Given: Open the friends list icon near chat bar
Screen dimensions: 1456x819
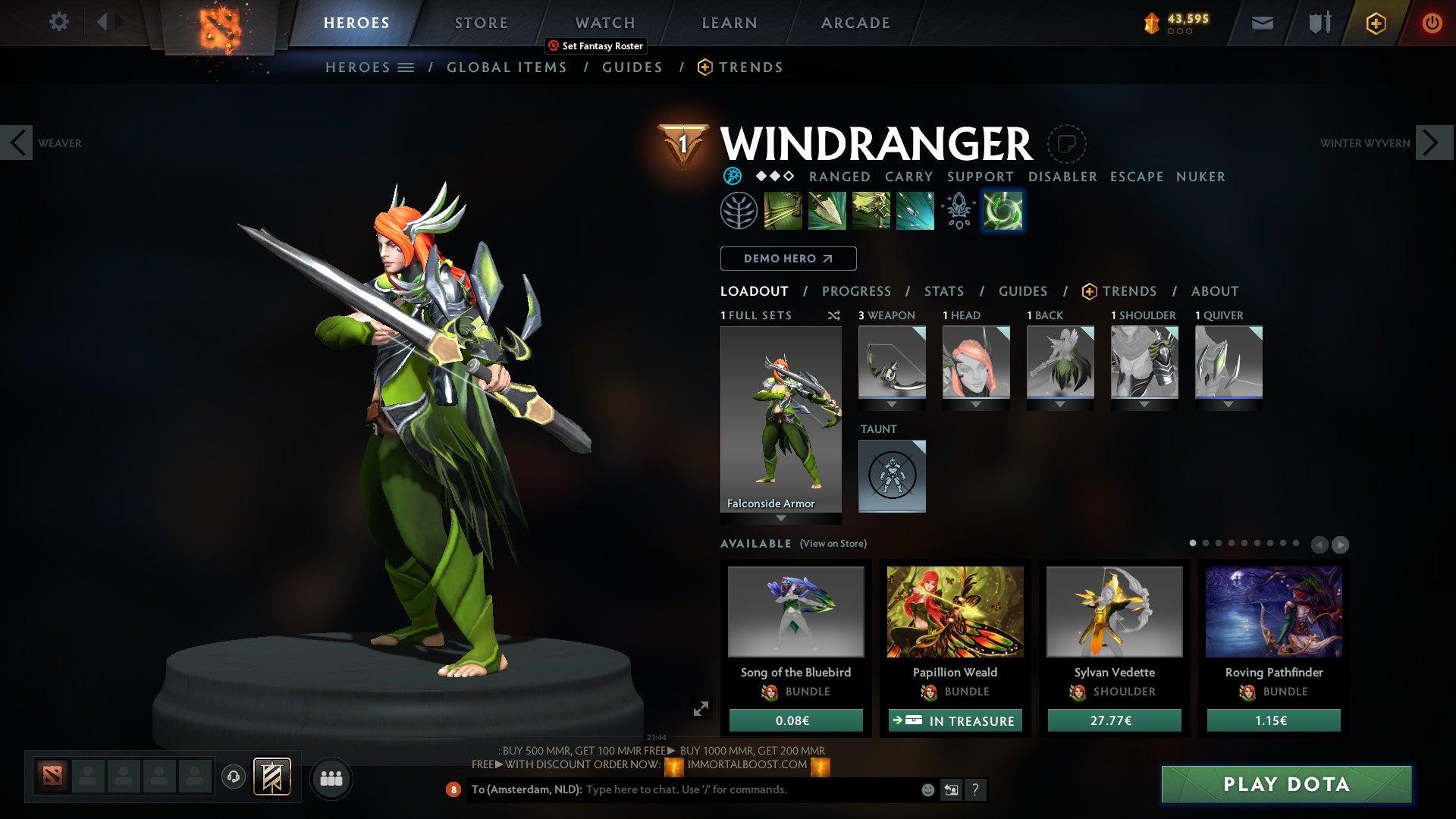Looking at the screenshot, I should pyautogui.click(x=331, y=778).
